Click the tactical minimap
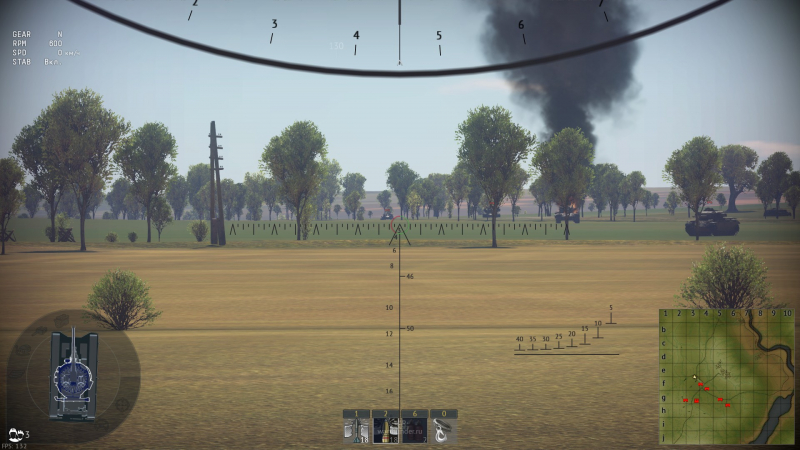The image size is (800, 450). point(726,378)
